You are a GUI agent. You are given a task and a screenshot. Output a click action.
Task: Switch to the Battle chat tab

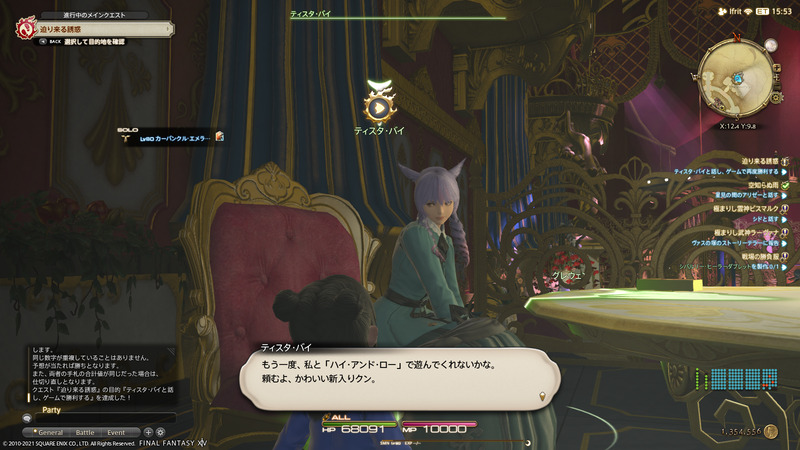click(x=86, y=432)
